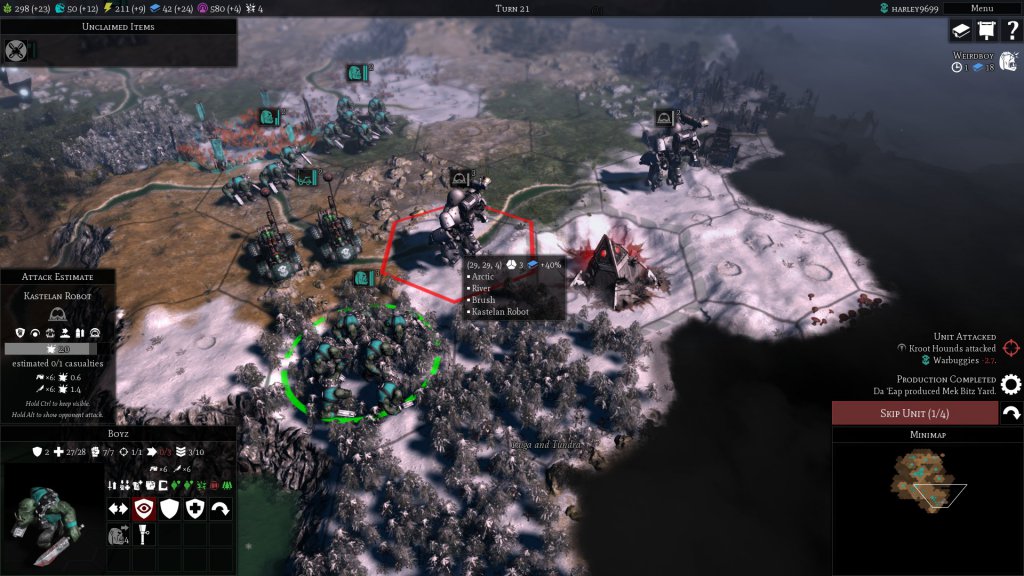1024x576 pixels.
Task: Open the question mark help
Action: 1011,31
